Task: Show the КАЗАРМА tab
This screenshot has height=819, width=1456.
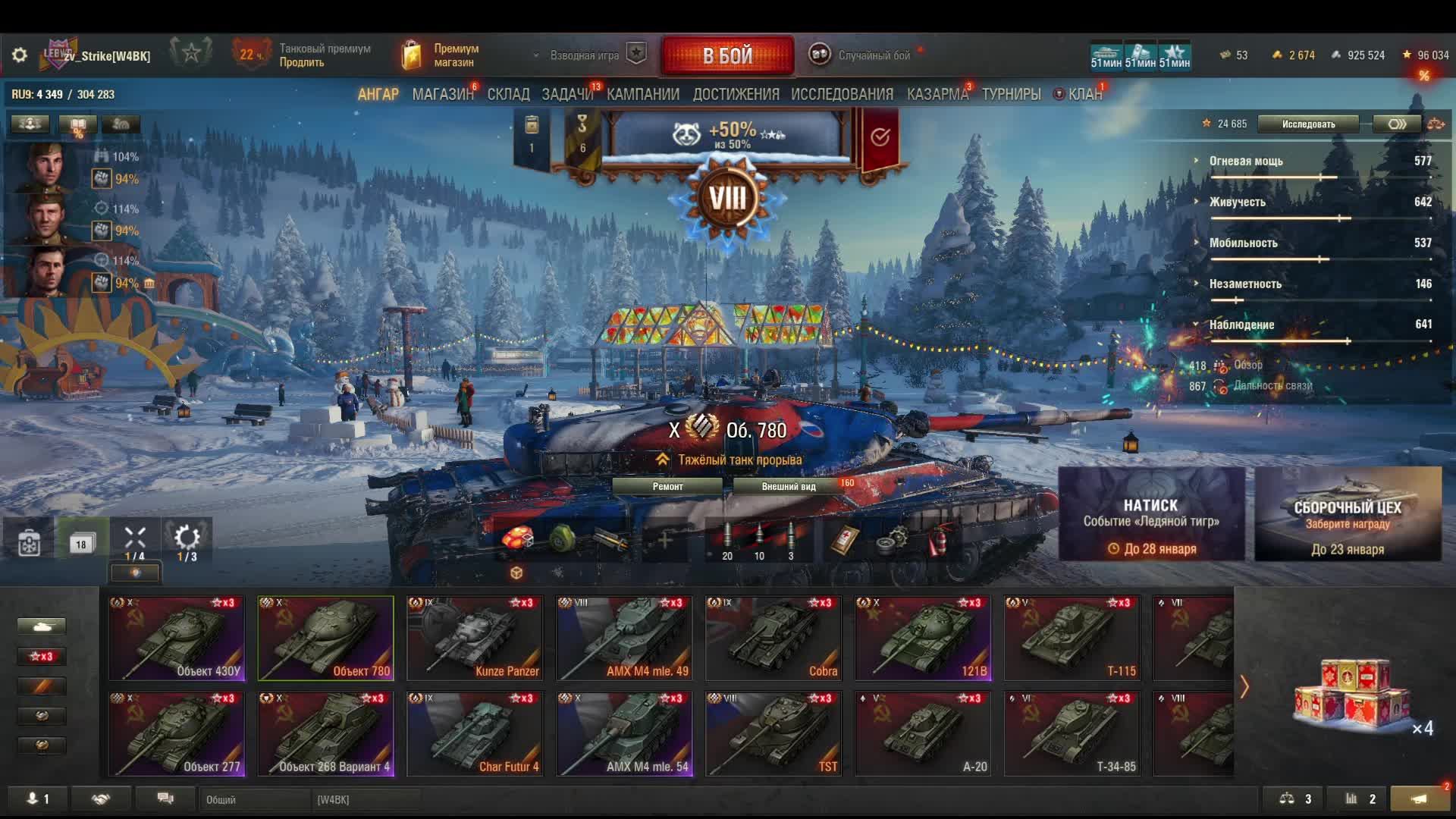Action: tap(937, 95)
